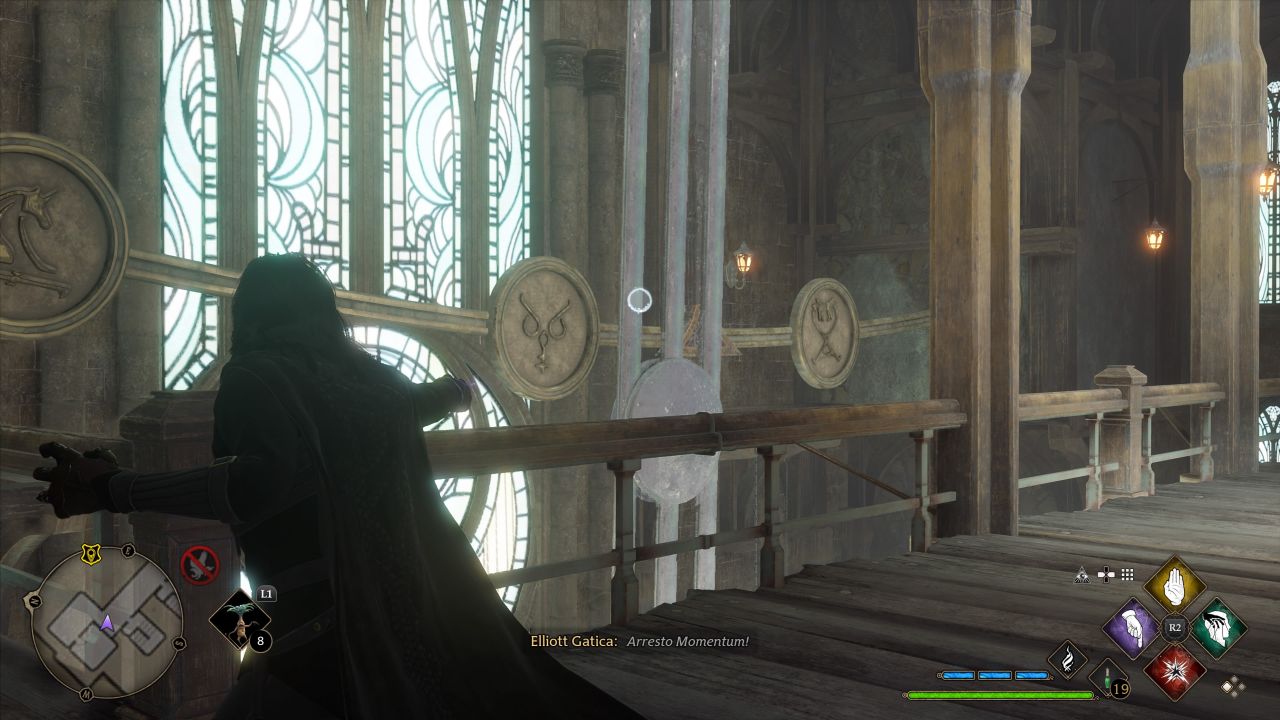The image size is (1280, 720).
Task: Click the green health bar
Action: [x=1000, y=694]
